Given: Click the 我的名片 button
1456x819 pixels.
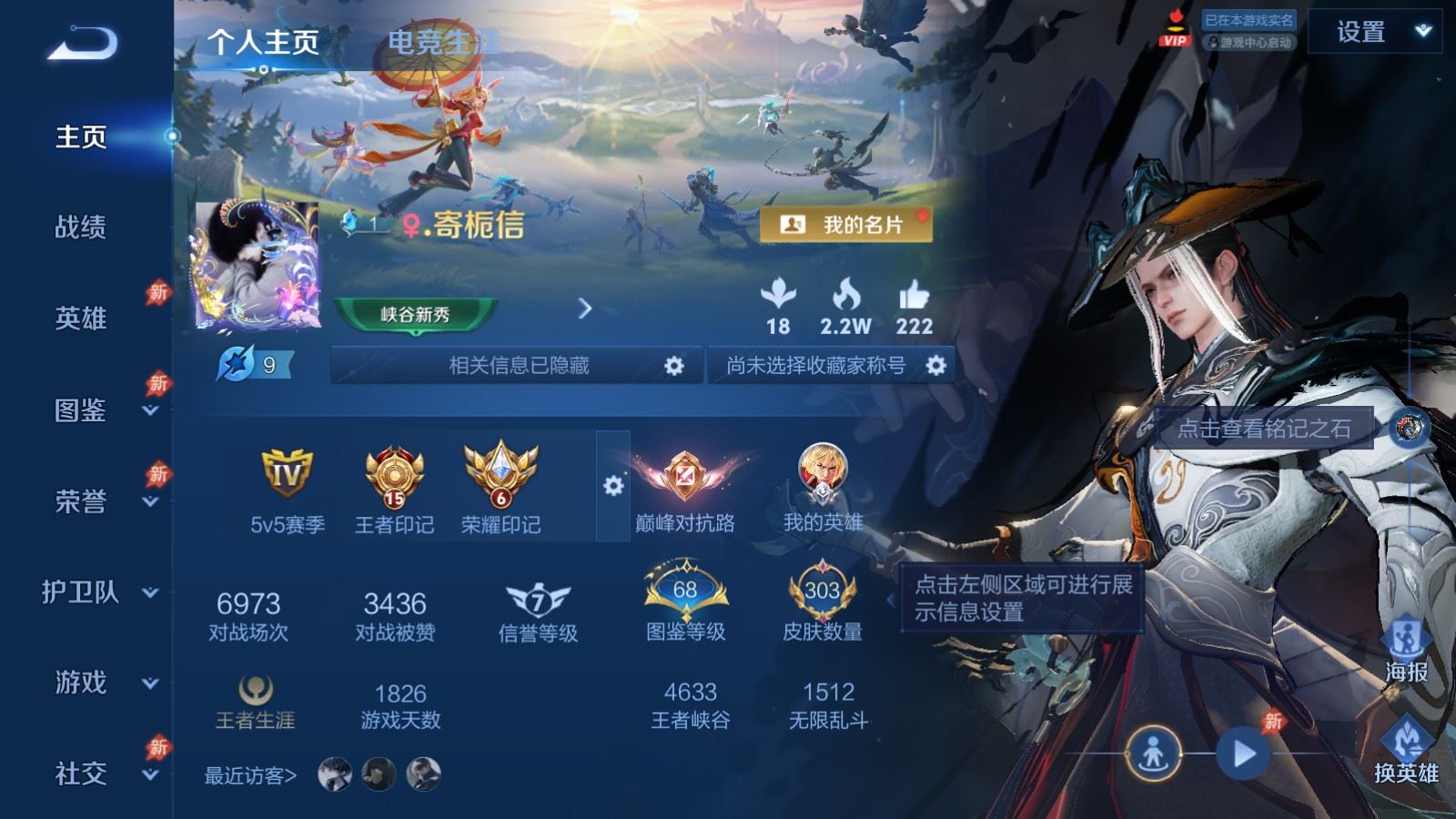Looking at the screenshot, I should click(x=846, y=222).
